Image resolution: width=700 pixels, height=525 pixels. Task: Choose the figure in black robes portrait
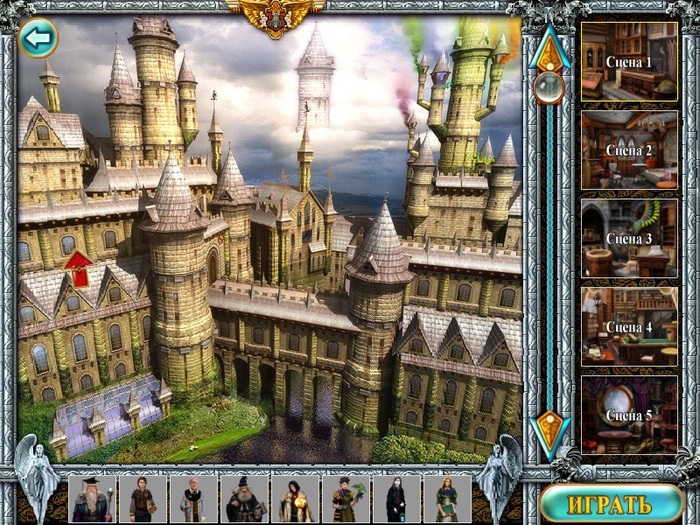397,499
